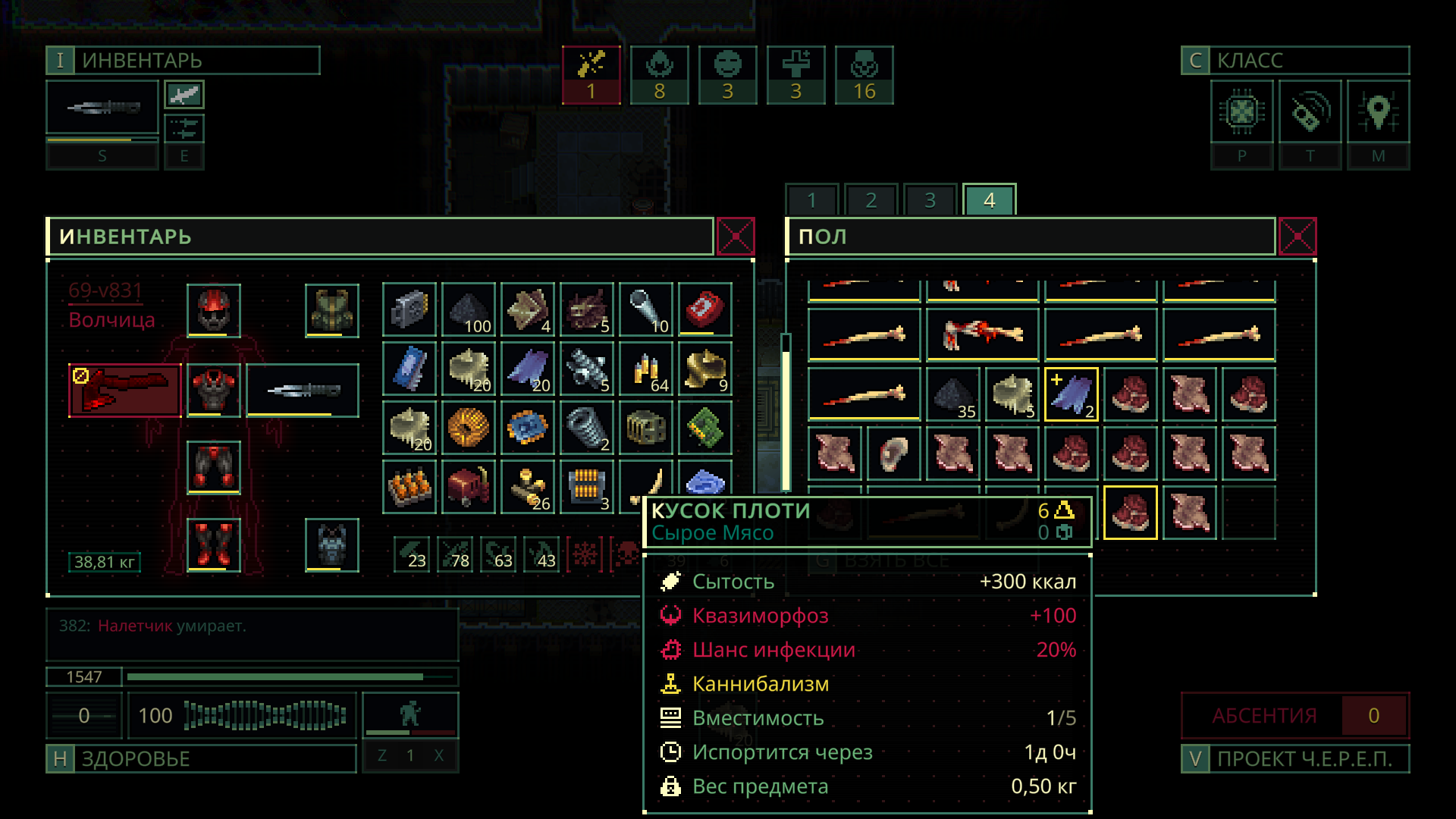The image size is (1456, 819).
Task: Switch to floor tab 3
Action: pos(930,200)
